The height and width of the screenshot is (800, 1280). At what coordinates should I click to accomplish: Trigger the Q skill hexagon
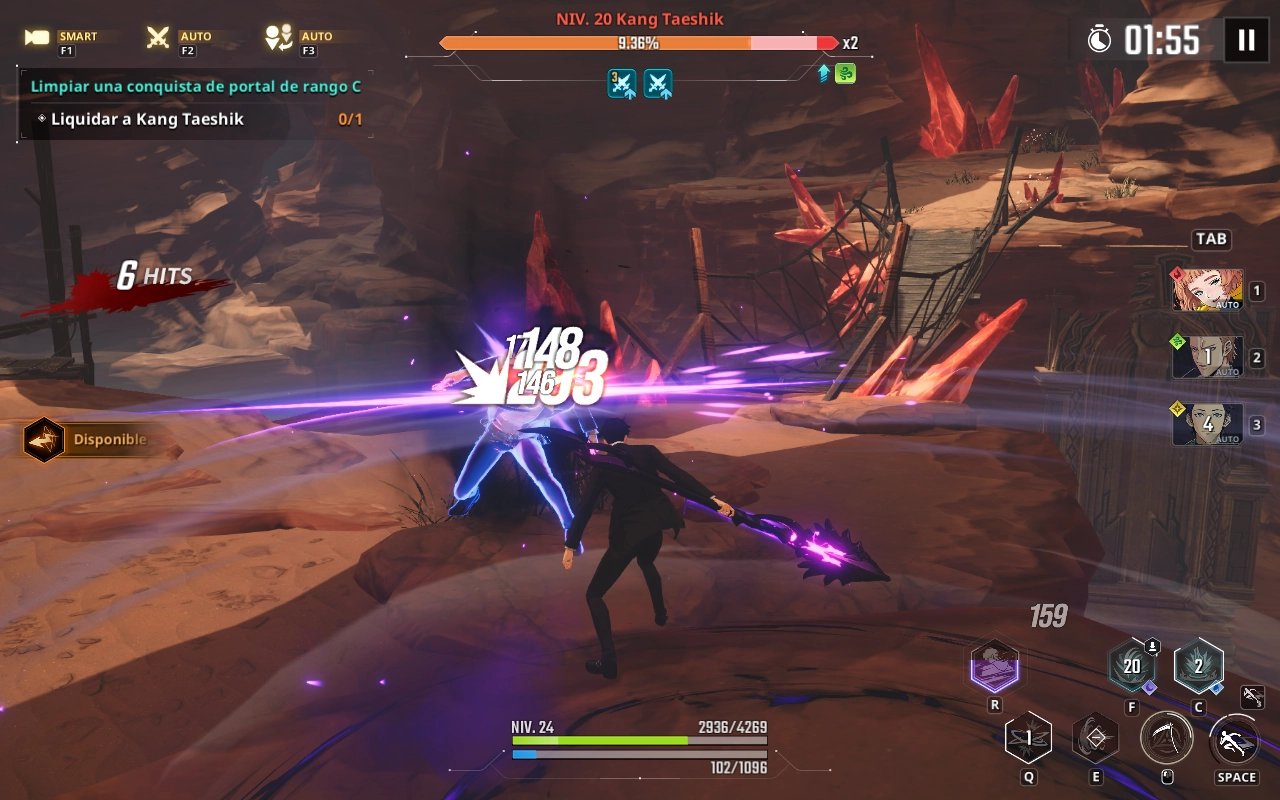click(1028, 739)
